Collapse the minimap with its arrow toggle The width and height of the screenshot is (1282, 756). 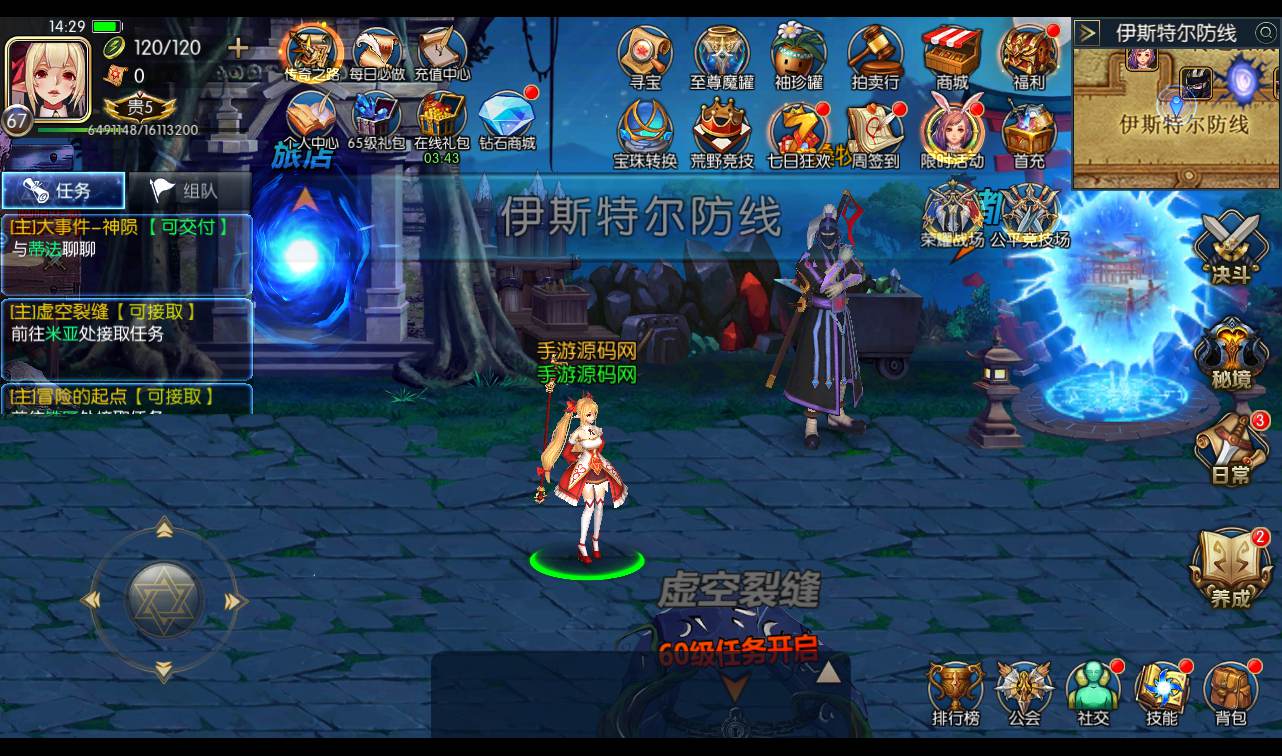1087,31
